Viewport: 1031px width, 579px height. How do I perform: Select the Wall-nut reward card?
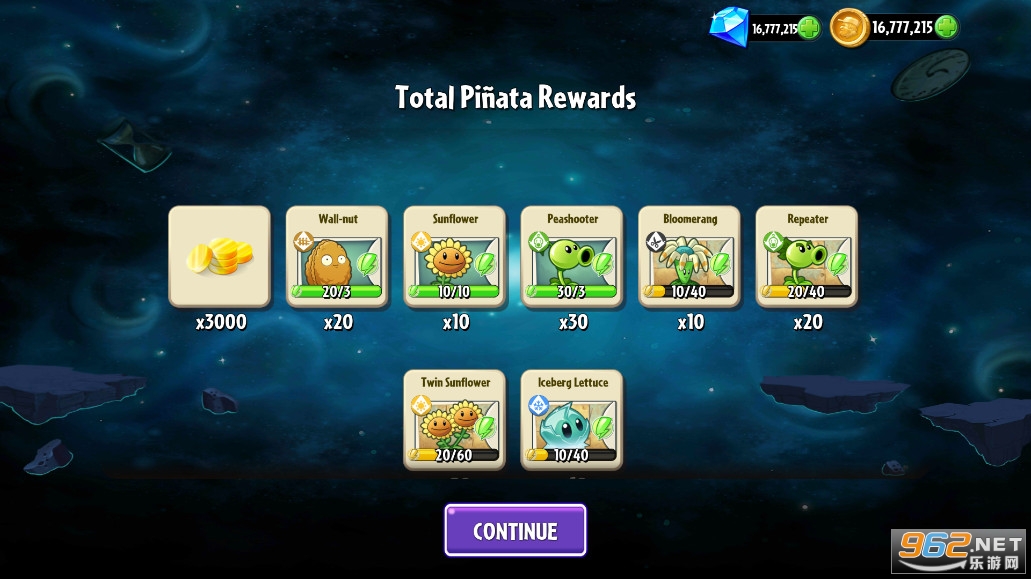337,256
